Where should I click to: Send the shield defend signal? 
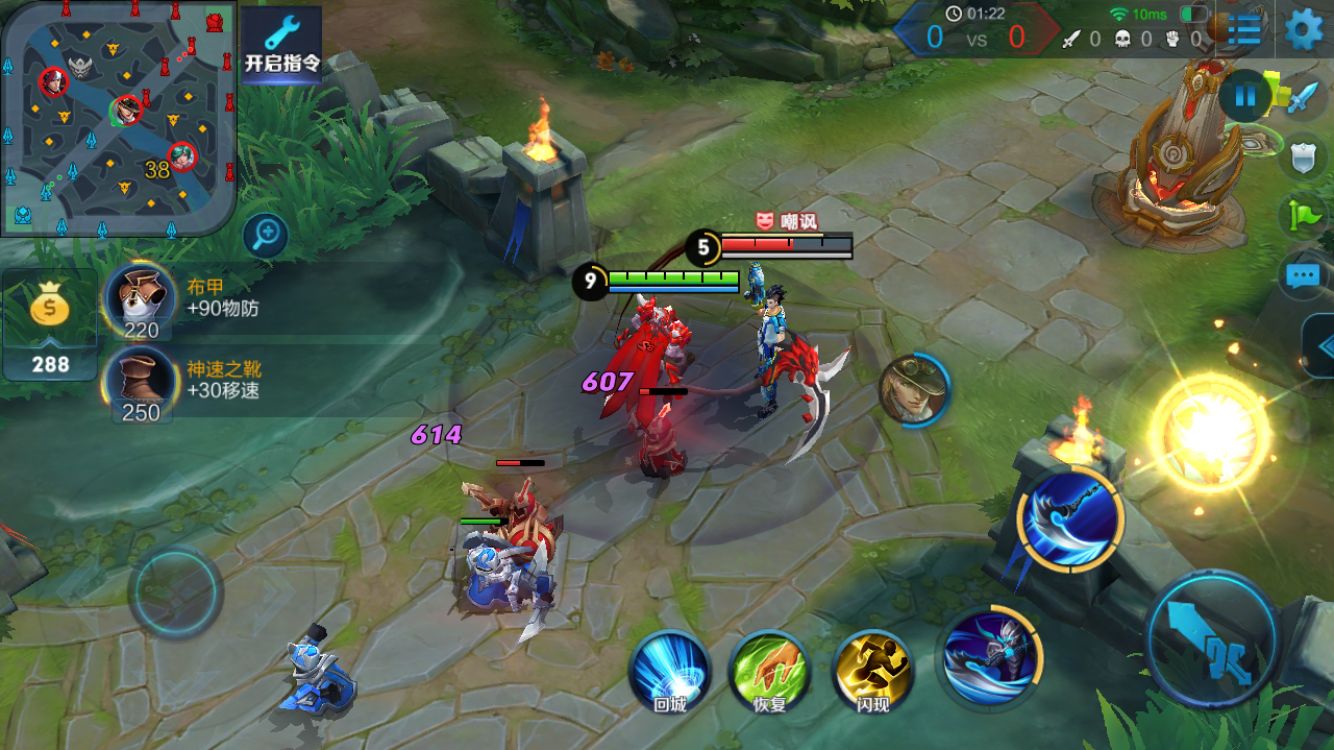coord(1303,157)
